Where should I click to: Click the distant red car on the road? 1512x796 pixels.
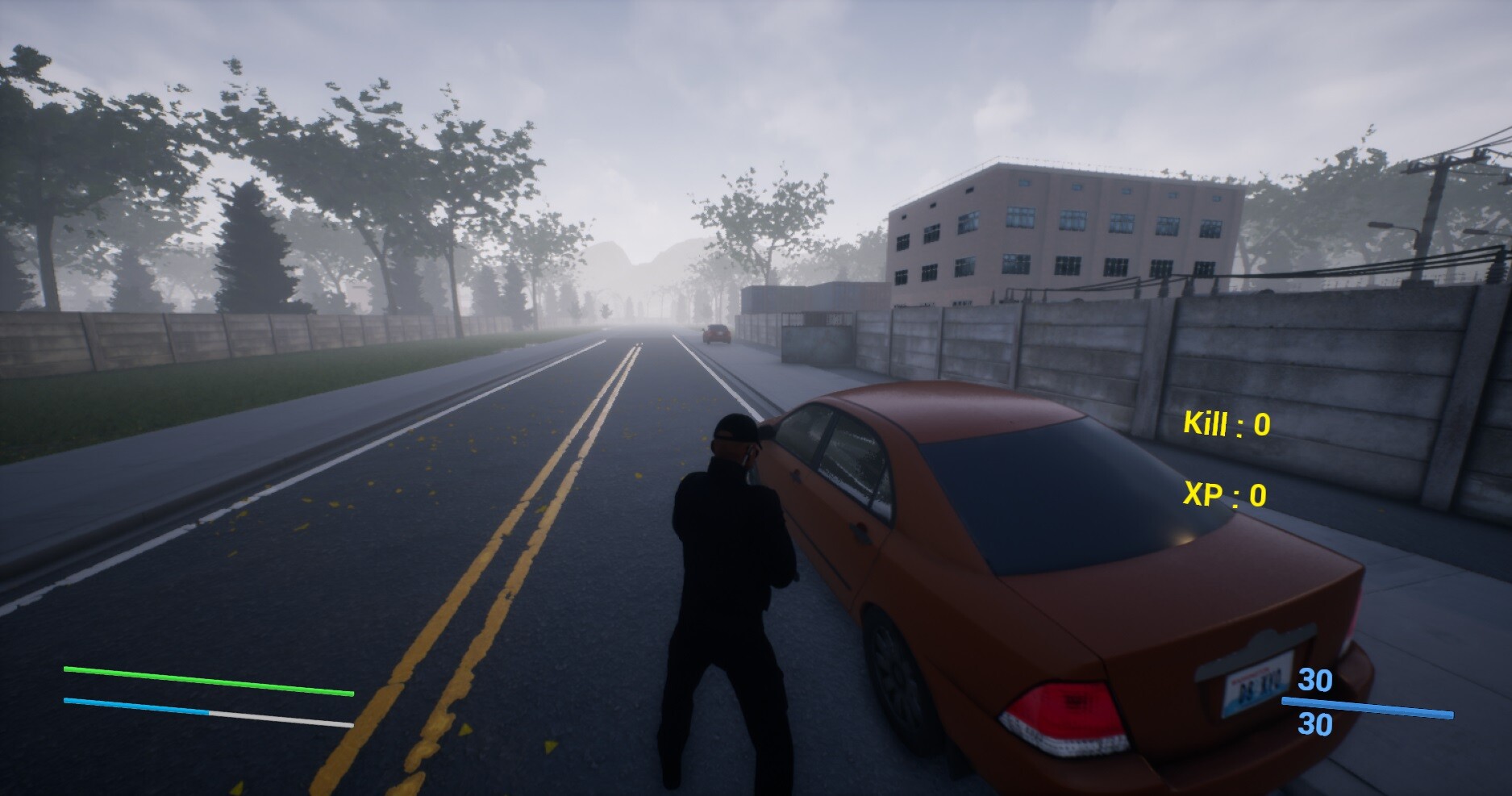pos(716,333)
